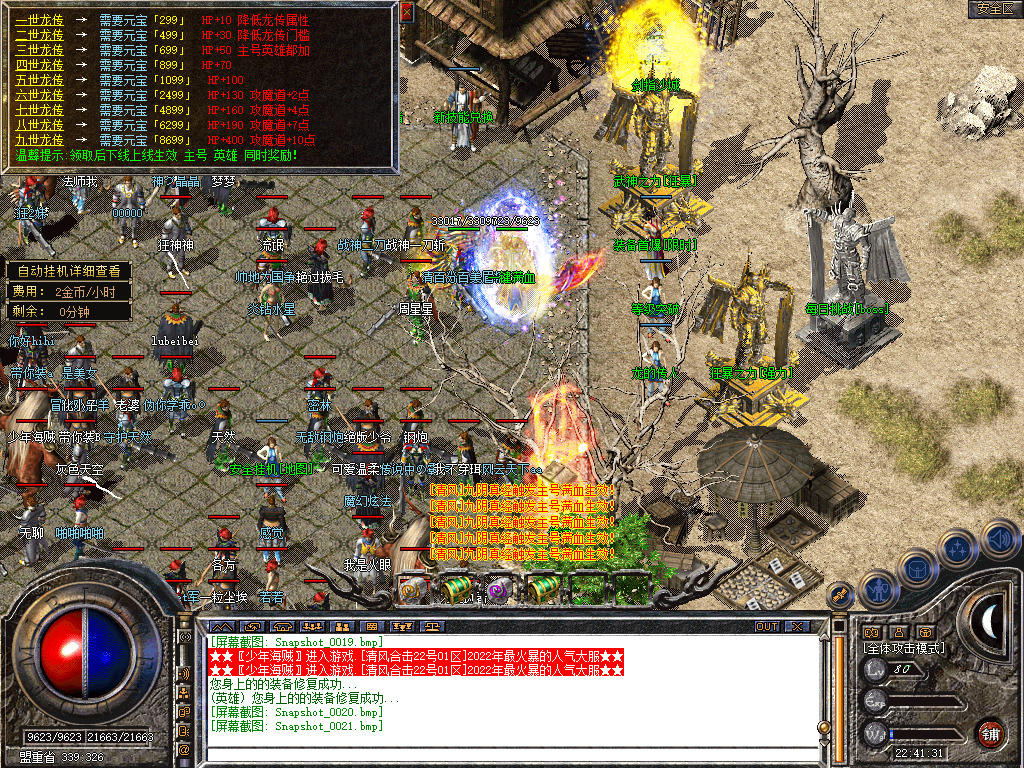This screenshot has width=1024, height=768.
Task: Open the bag inventory round button
Action: click(916, 568)
